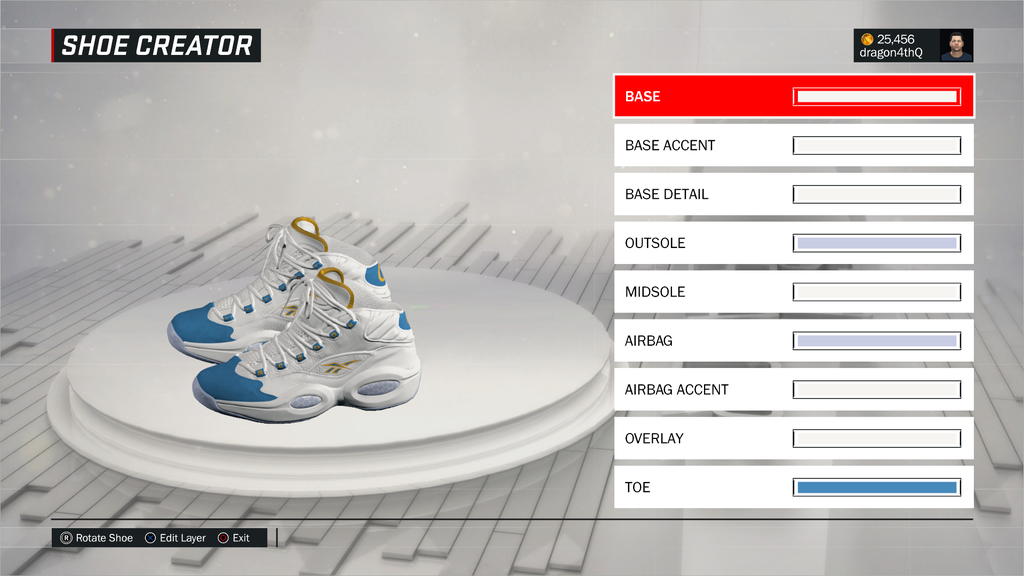Select the Base layer row
The height and width of the screenshot is (576, 1024).
point(700,97)
